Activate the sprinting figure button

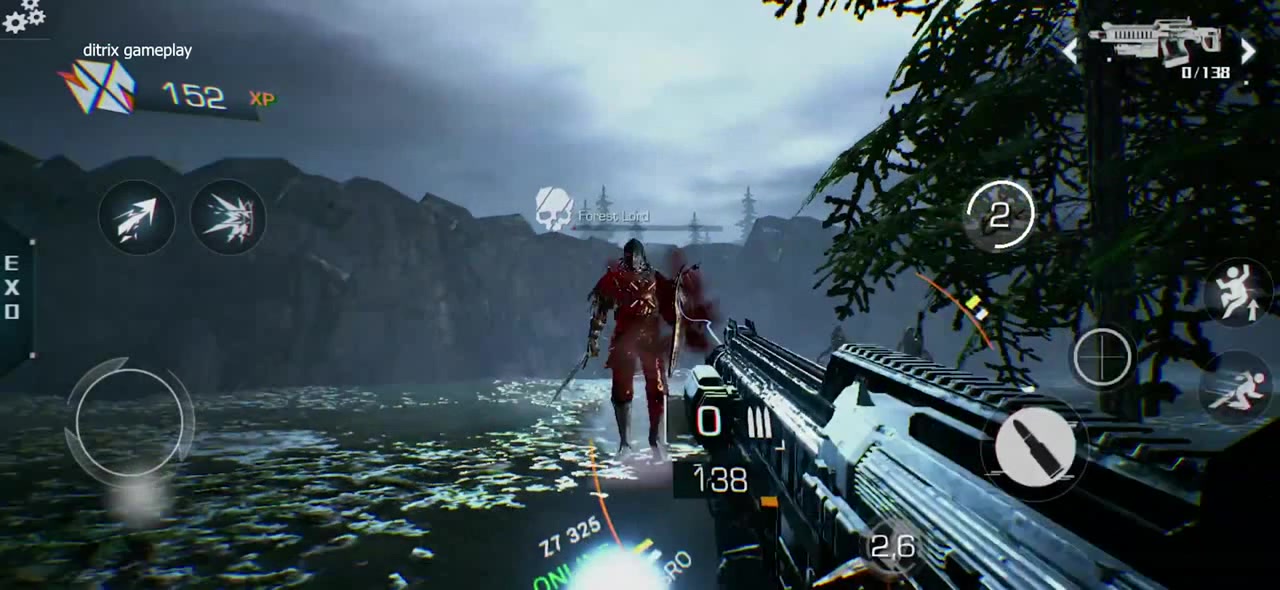pos(1240,389)
